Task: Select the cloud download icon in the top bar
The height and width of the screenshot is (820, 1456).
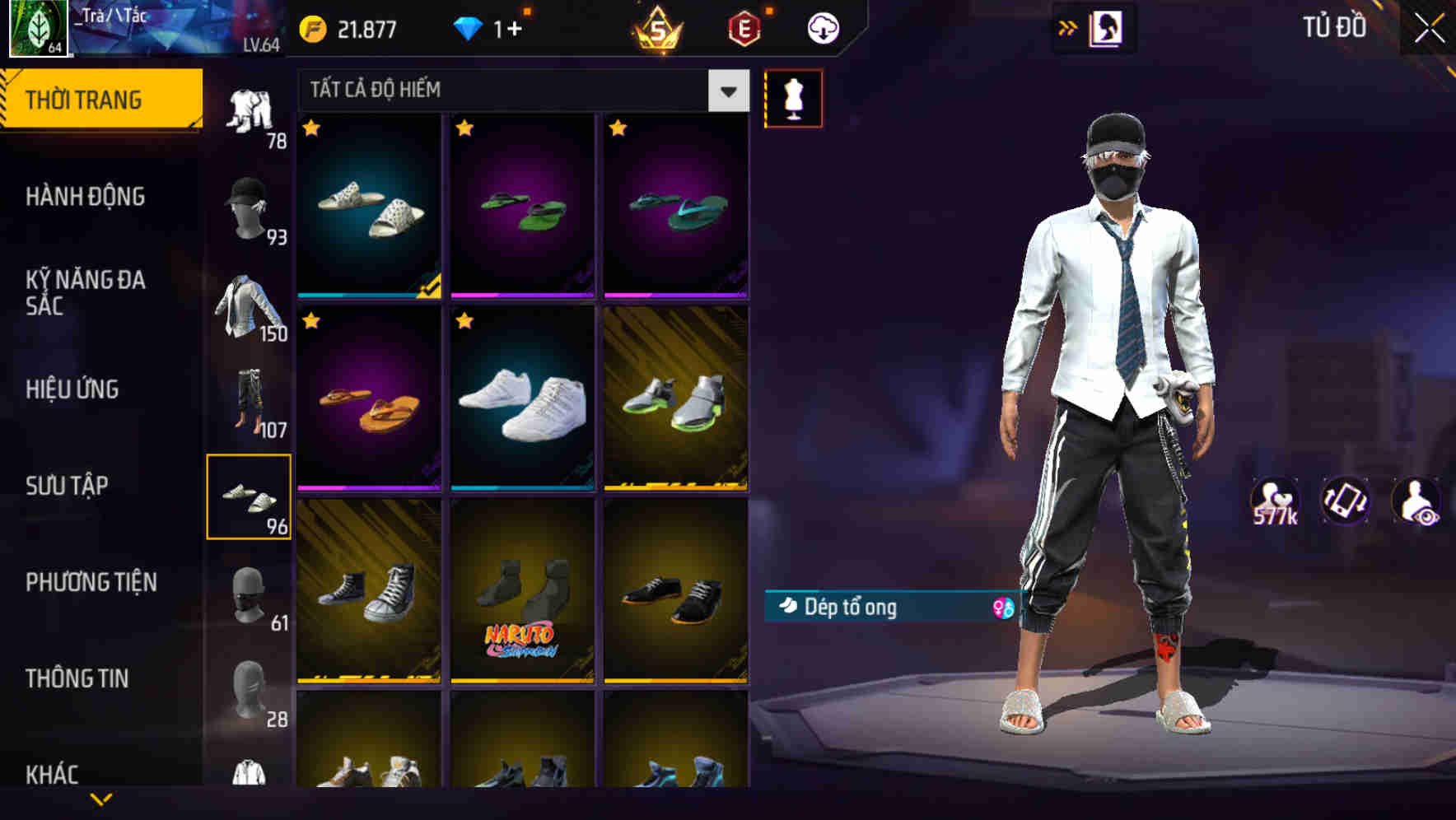Action: (823, 27)
